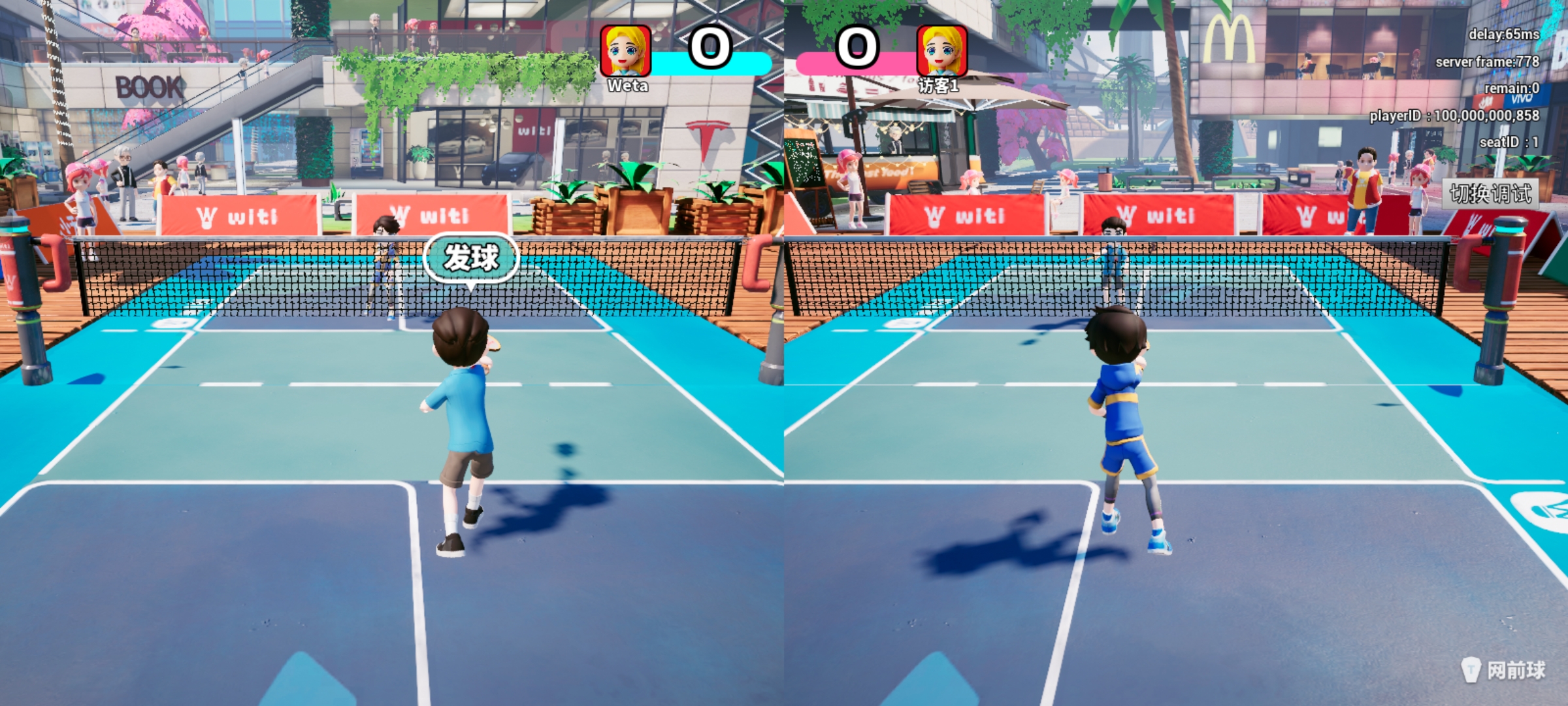This screenshot has height=706, width=1568.
Task: Click the 切换调试 debug switch button
Action: (x=1490, y=193)
